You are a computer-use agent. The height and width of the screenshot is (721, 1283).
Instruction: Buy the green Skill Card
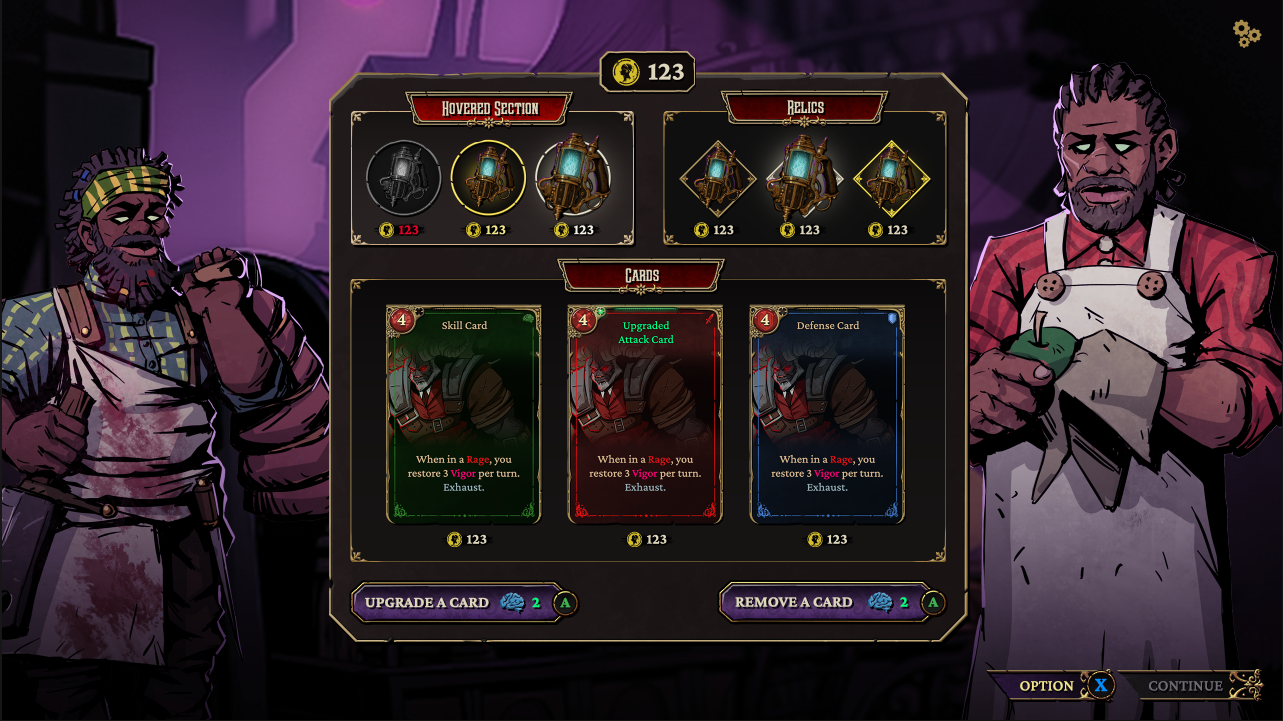click(464, 414)
